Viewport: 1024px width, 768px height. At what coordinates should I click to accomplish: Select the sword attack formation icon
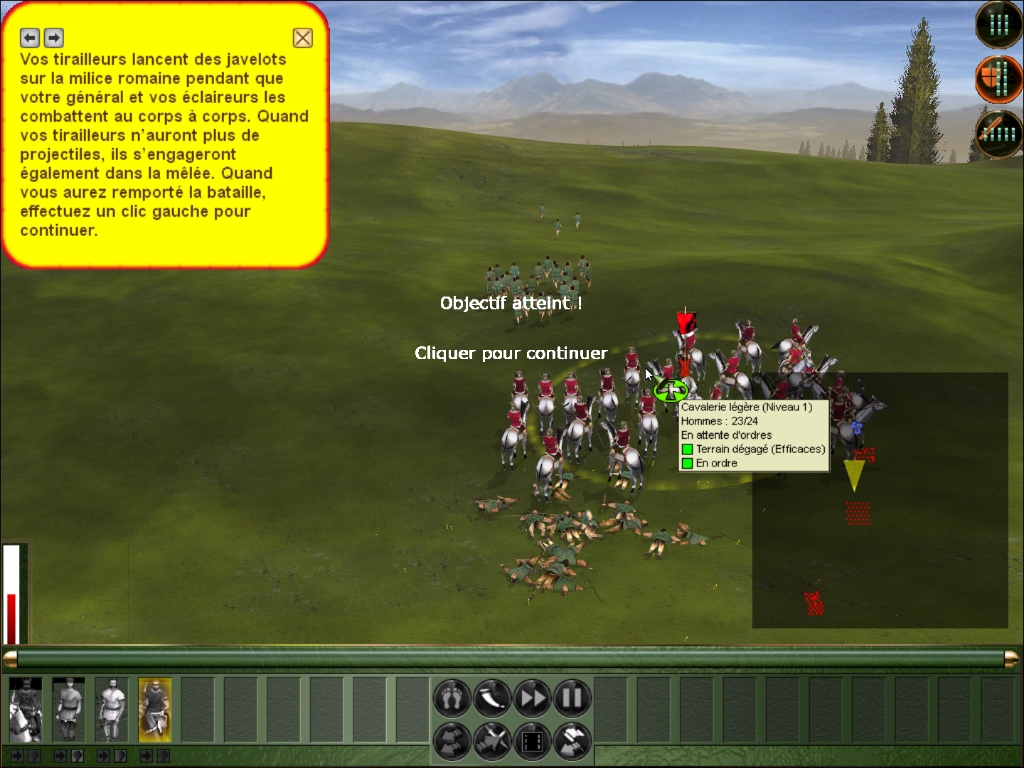click(x=998, y=133)
